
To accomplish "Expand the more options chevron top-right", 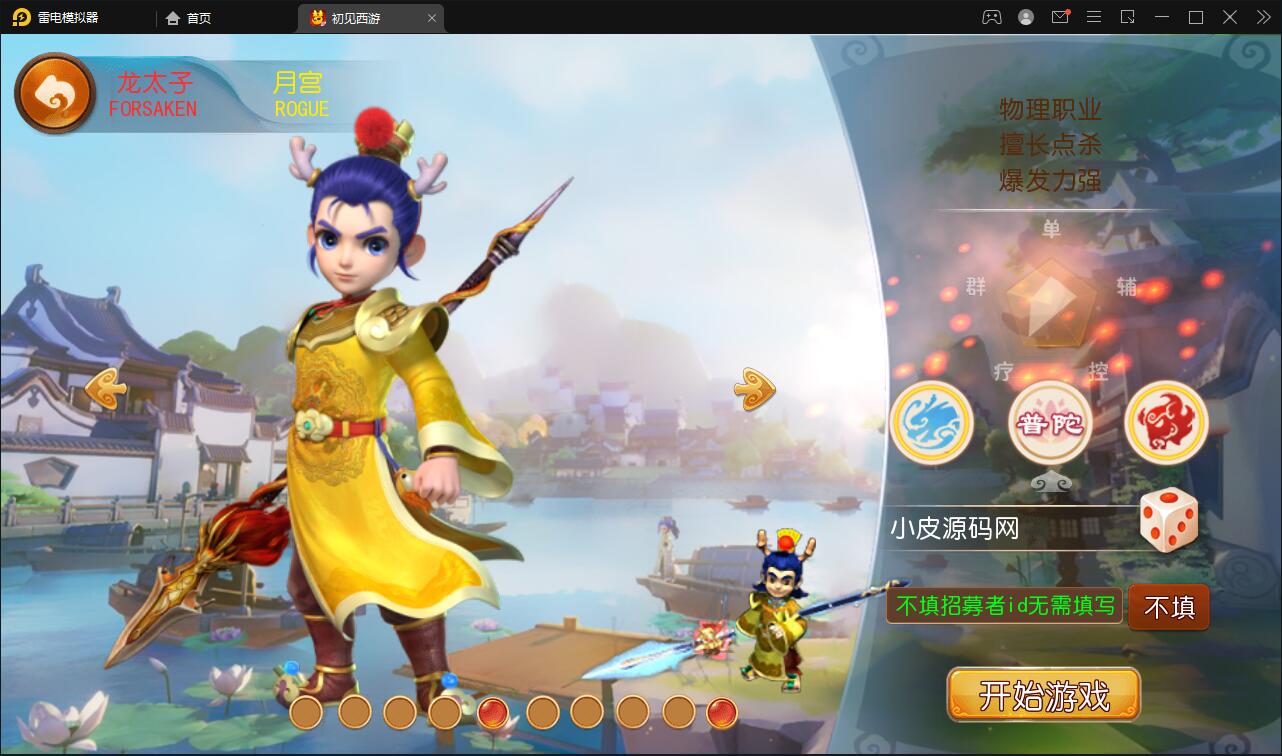I will (1262, 17).
